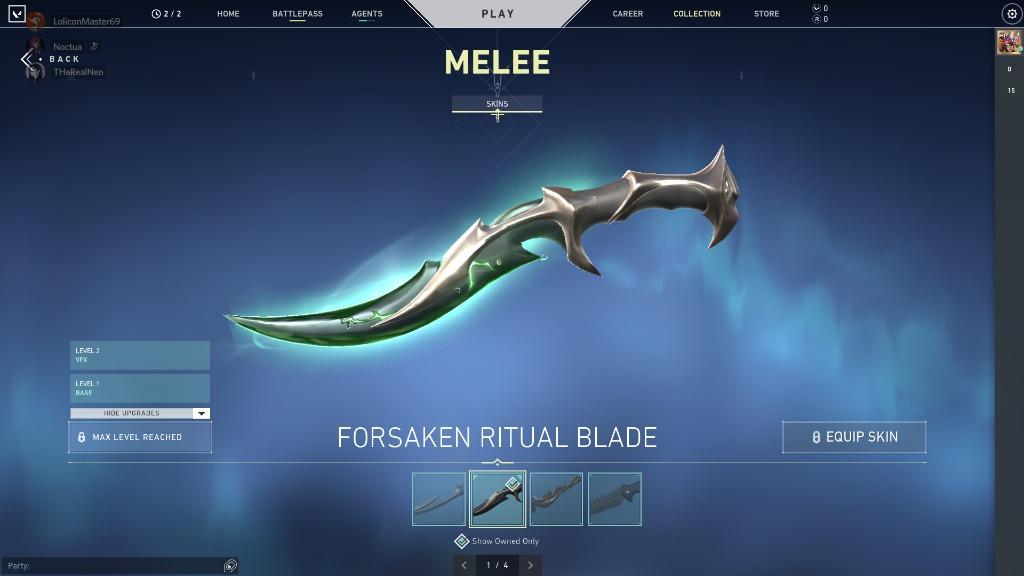Select the highlighted Forsaken Ritual Blade thumbnail

tap(497, 499)
